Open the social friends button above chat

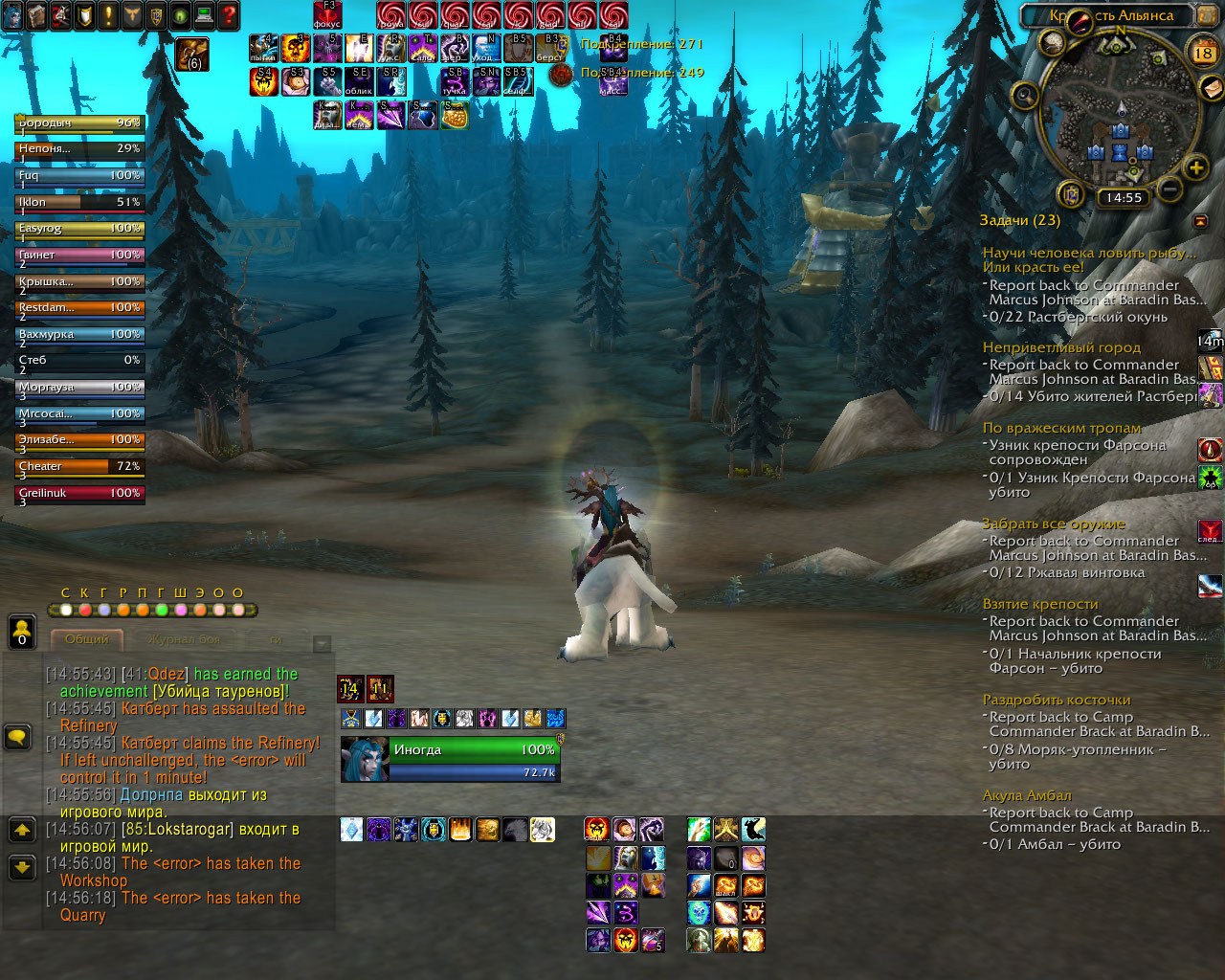click(x=21, y=633)
